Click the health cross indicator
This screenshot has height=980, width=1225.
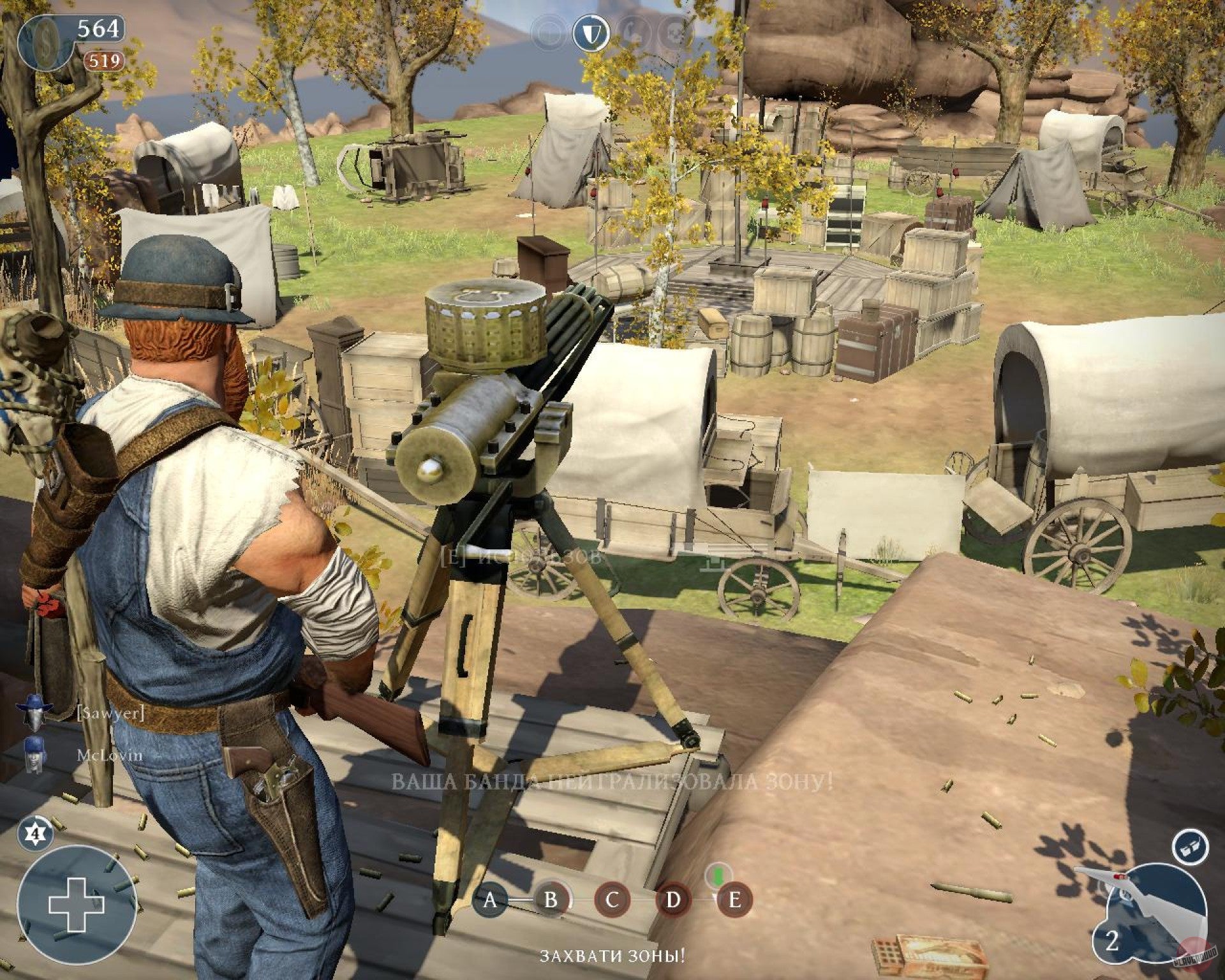[76, 904]
